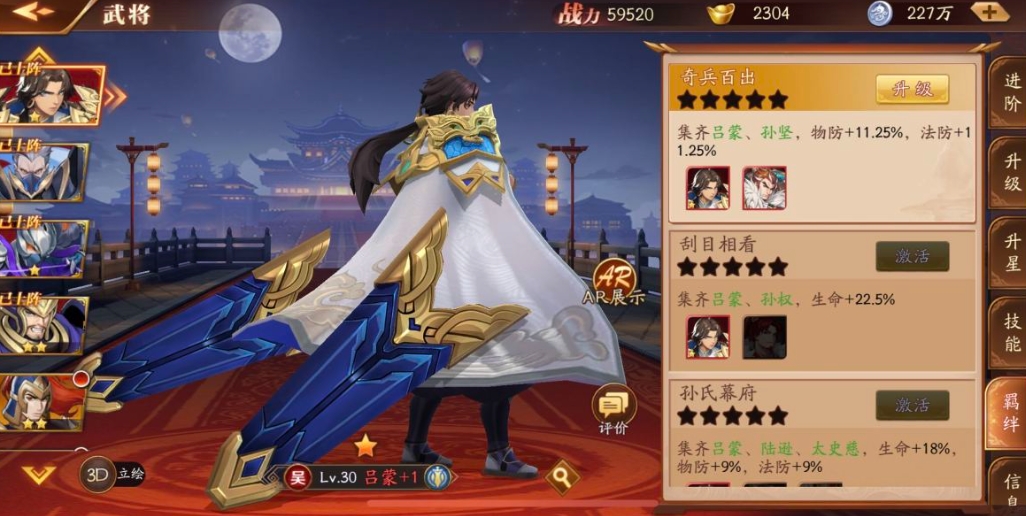The width and height of the screenshot is (1026, 516).
Task: Switch to the 进阶 tab
Action: 1010,94
